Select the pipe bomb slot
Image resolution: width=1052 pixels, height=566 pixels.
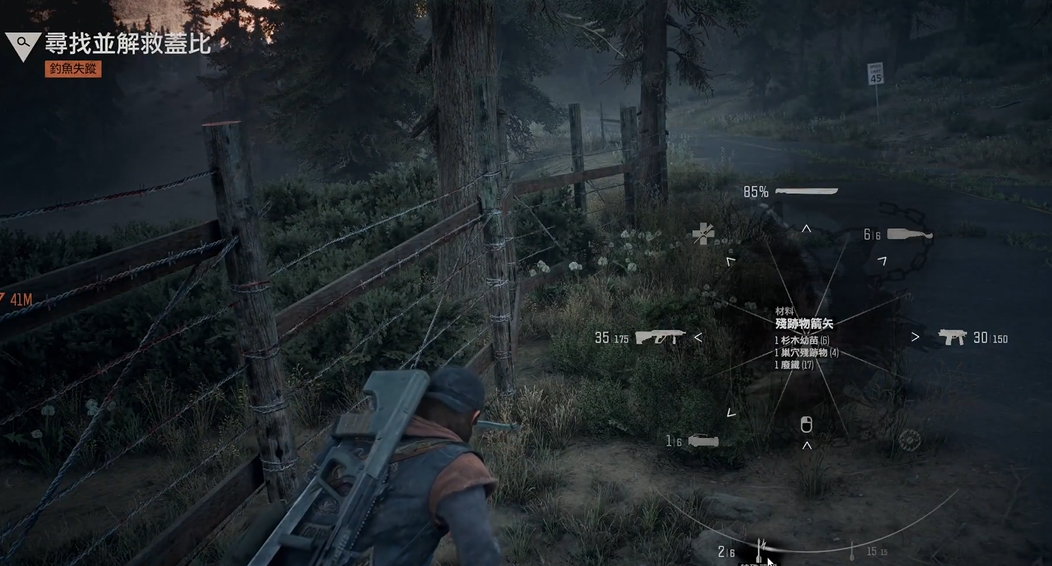point(703,440)
